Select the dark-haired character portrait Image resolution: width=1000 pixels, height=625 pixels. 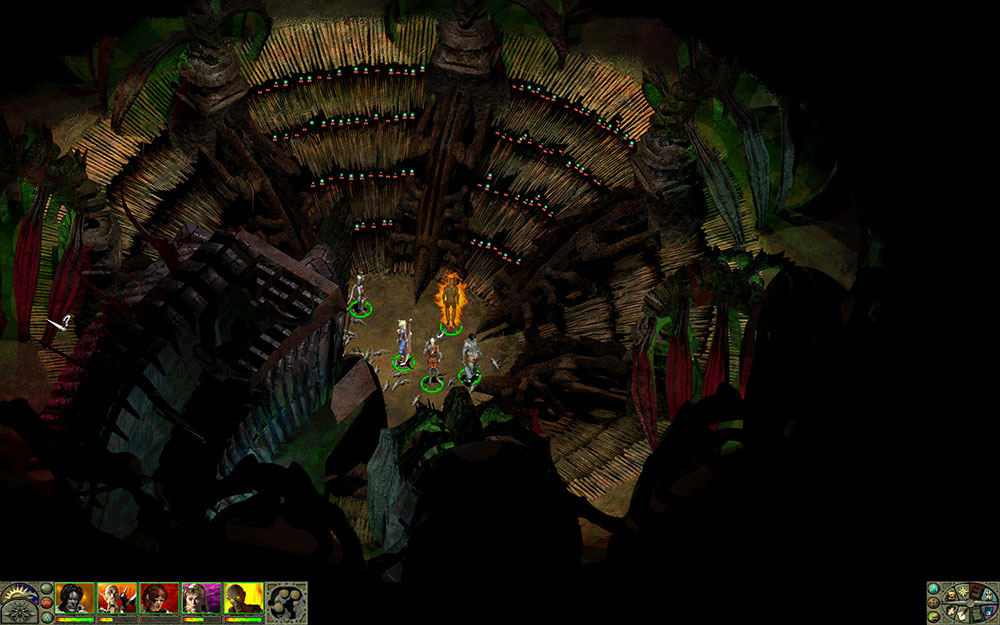pos(74,598)
